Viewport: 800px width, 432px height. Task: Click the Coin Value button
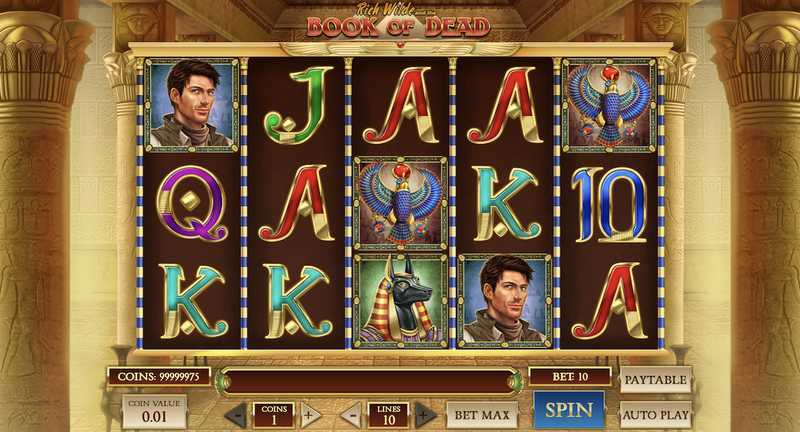pyautogui.click(x=154, y=410)
